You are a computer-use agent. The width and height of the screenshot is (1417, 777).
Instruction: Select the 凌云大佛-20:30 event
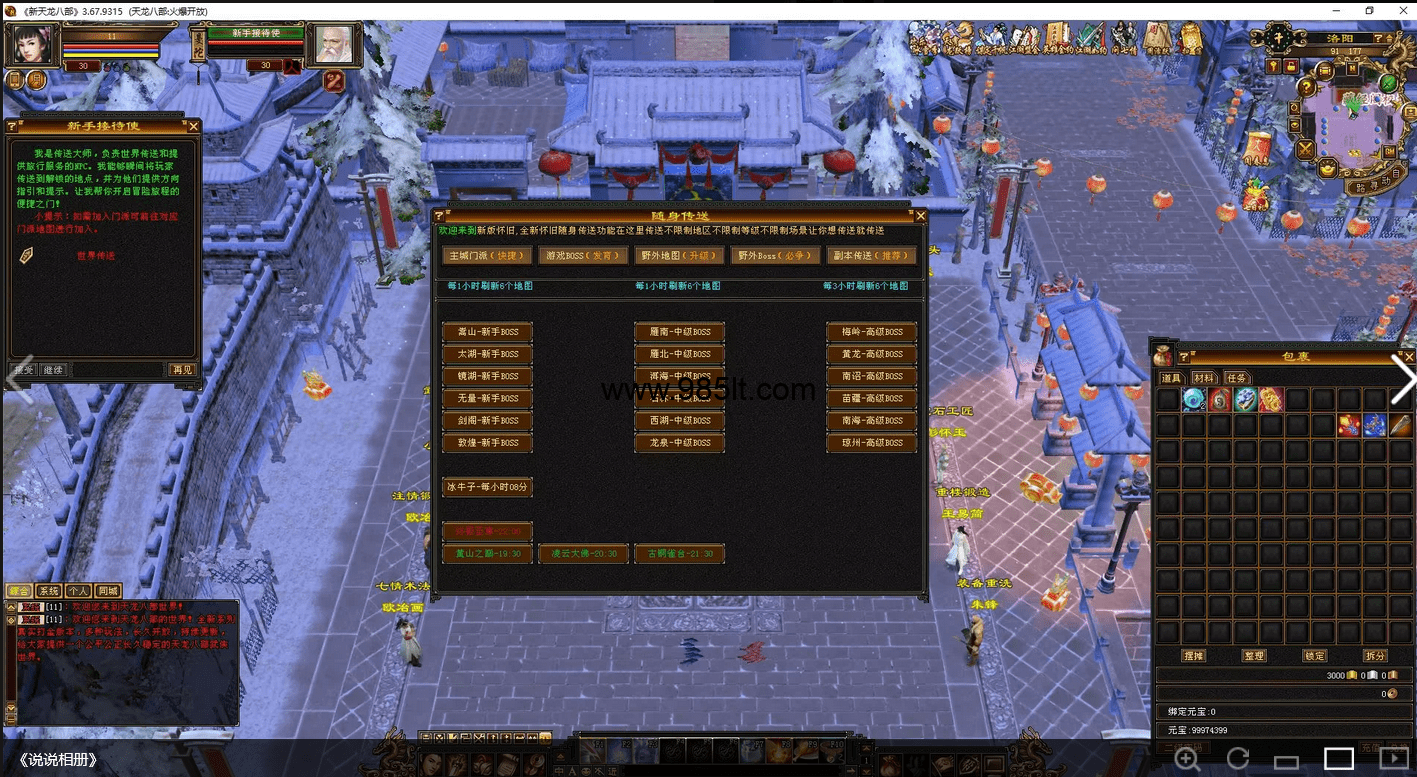tap(583, 553)
